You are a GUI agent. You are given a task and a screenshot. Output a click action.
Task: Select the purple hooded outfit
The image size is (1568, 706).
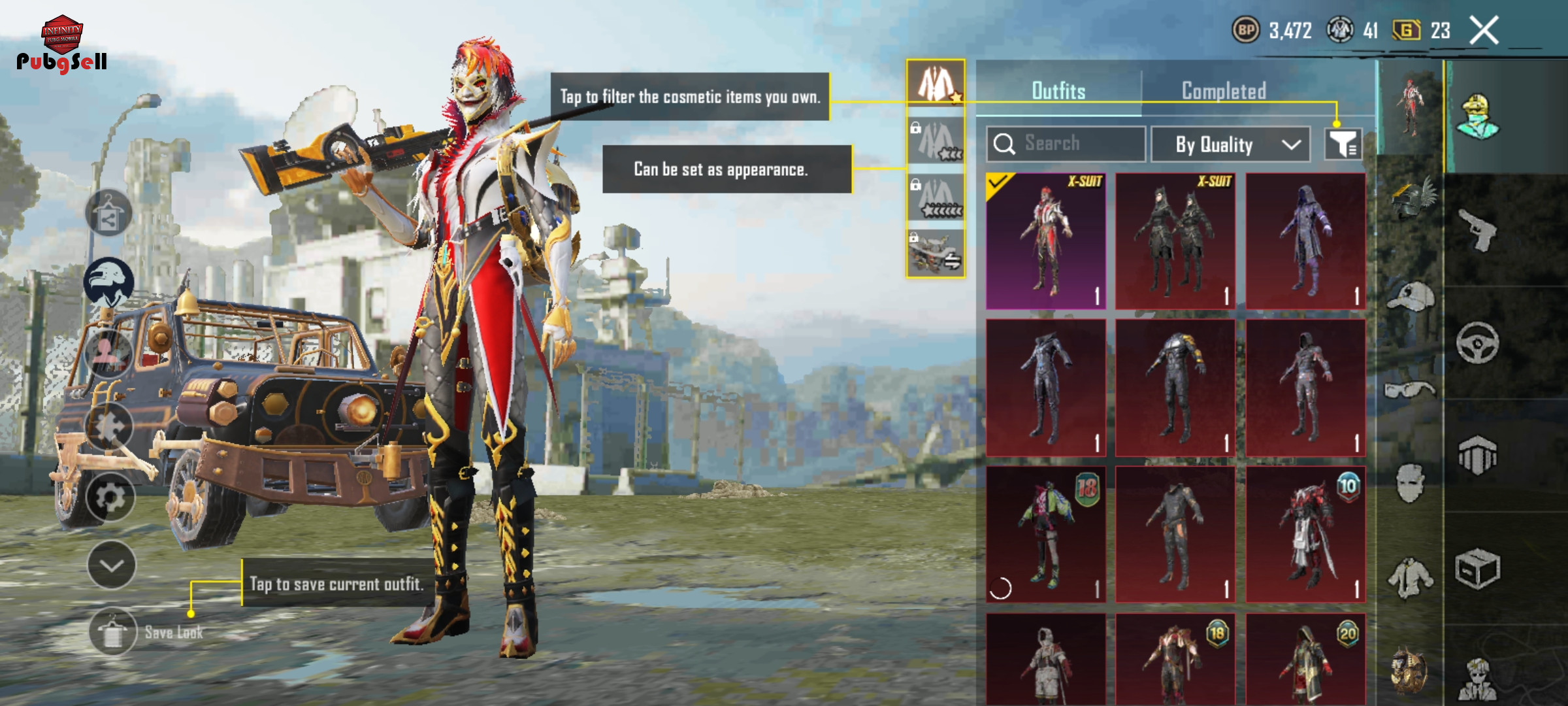tap(1305, 241)
